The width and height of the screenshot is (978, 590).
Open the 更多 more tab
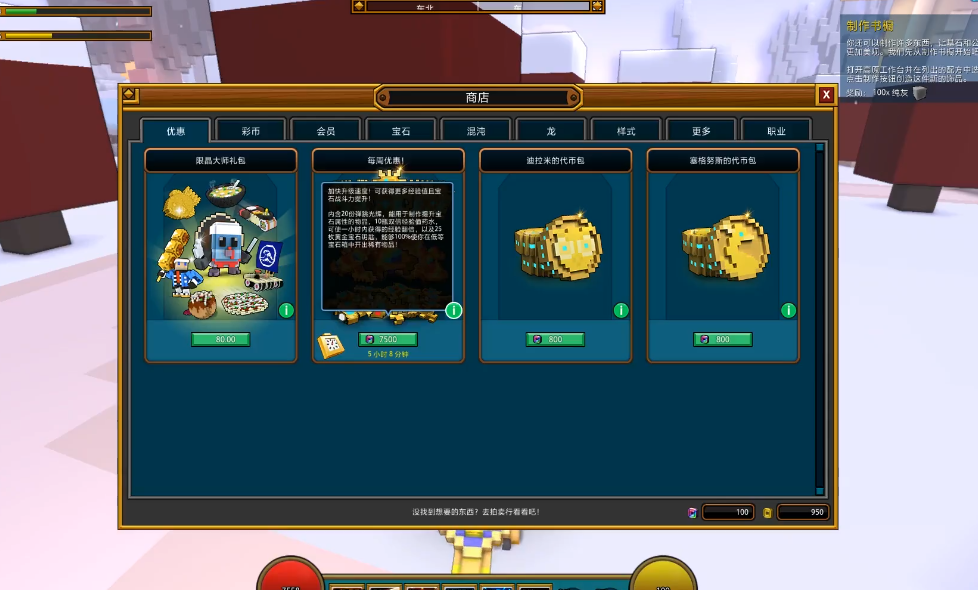click(701, 131)
